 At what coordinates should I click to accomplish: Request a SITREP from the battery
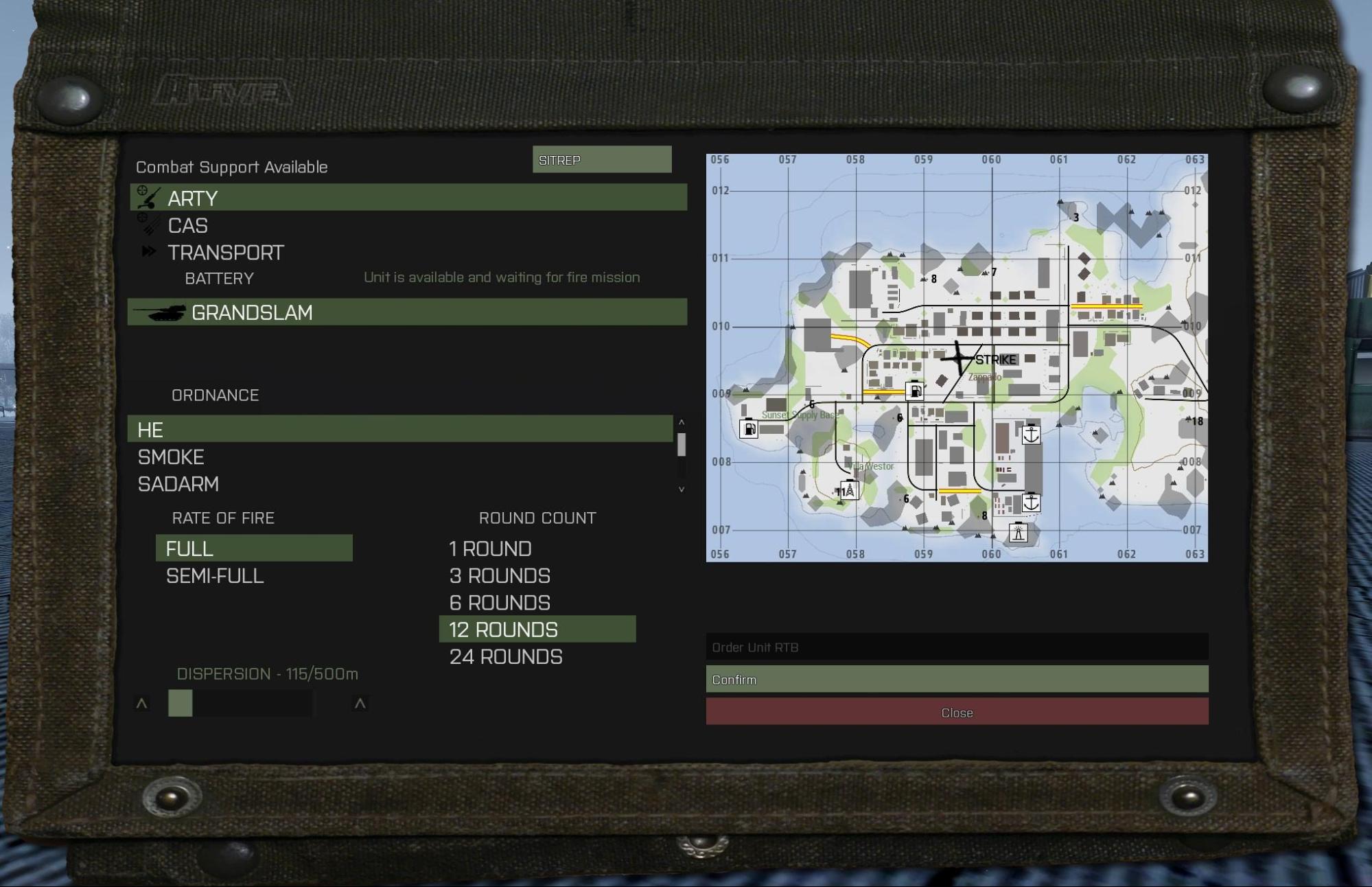tap(602, 159)
